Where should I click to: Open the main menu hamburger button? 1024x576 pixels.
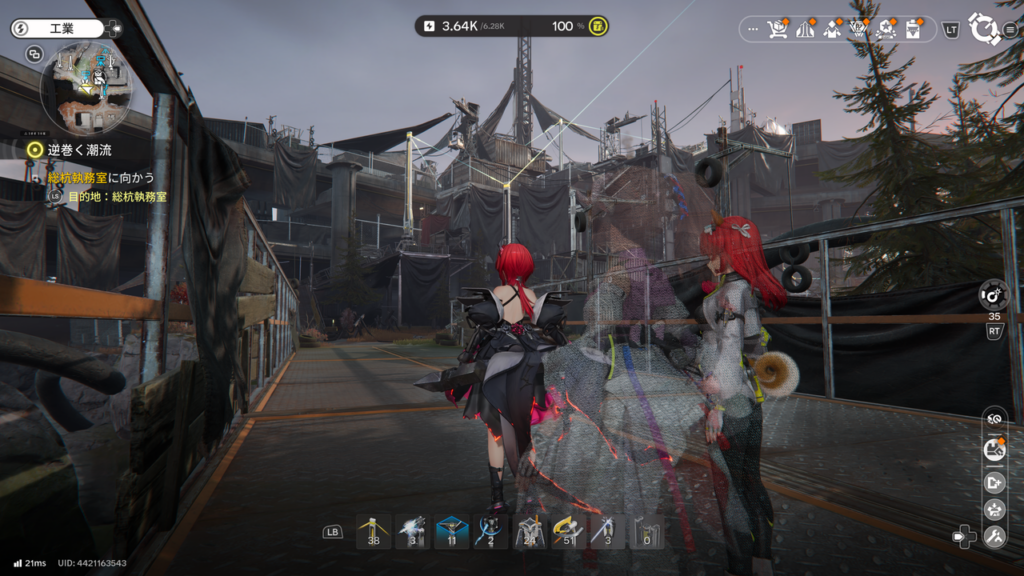point(1009,29)
